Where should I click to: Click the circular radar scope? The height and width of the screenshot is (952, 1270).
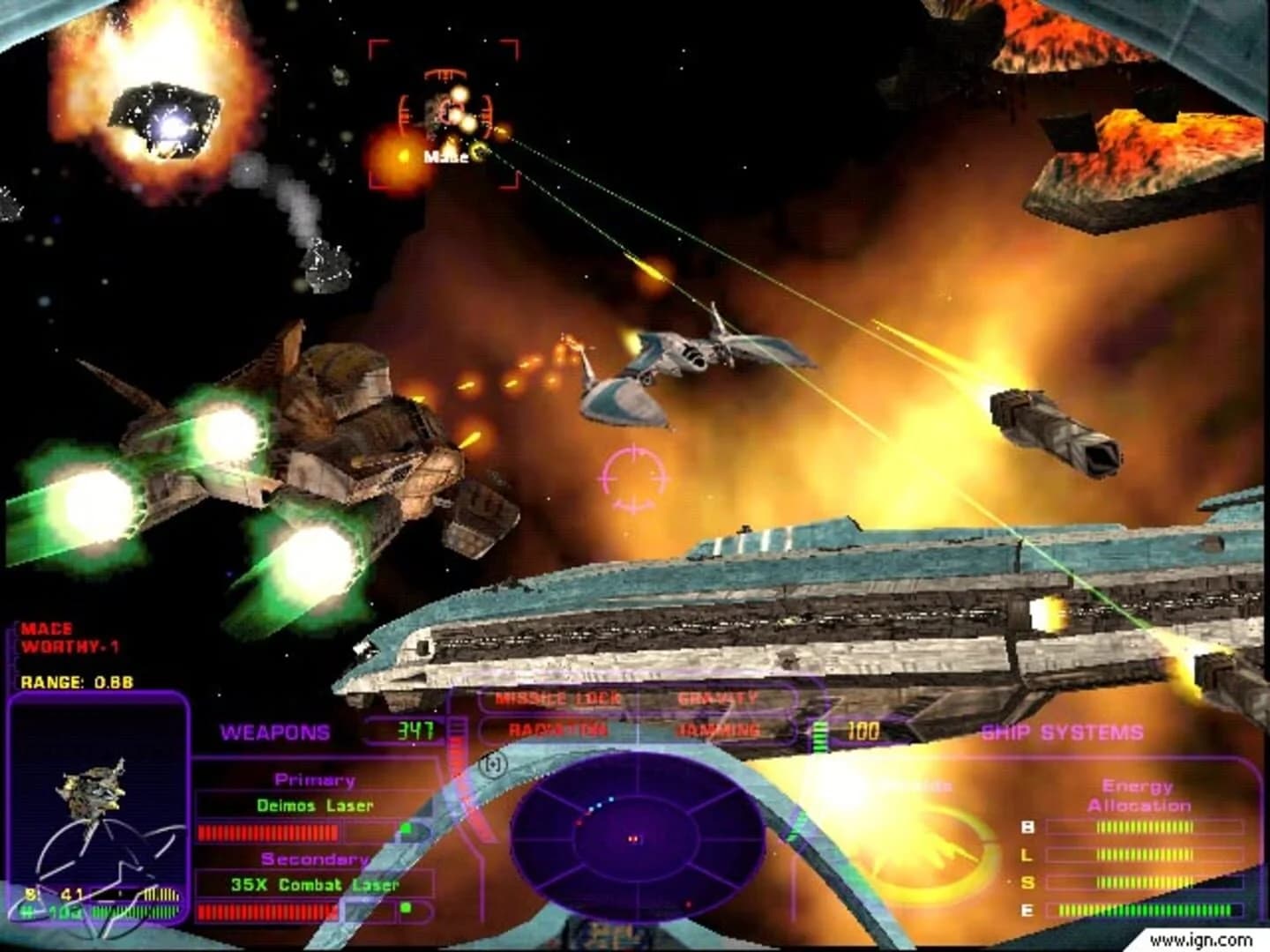click(633, 837)
